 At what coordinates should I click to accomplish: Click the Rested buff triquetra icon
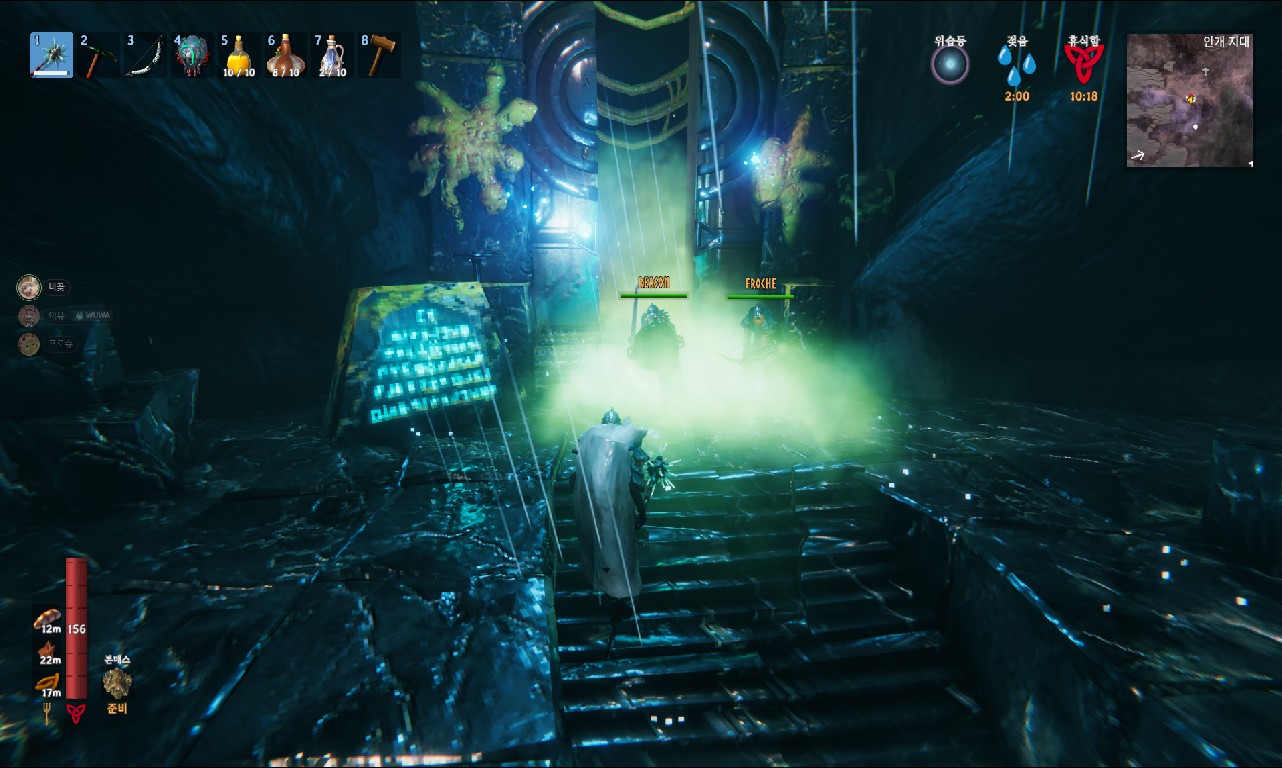pos(1083,60)
